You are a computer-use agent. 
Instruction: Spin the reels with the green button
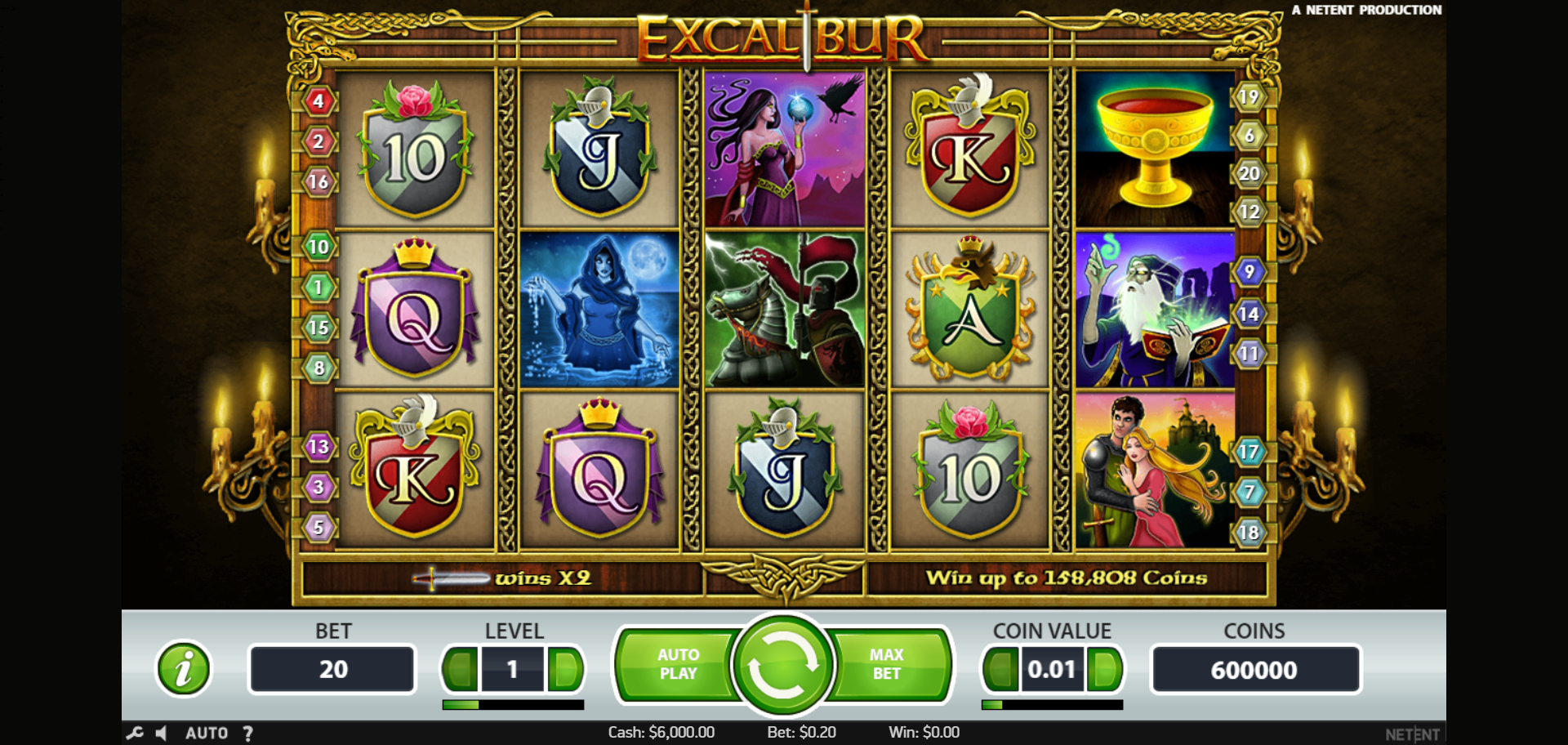(x=782, y=665)
